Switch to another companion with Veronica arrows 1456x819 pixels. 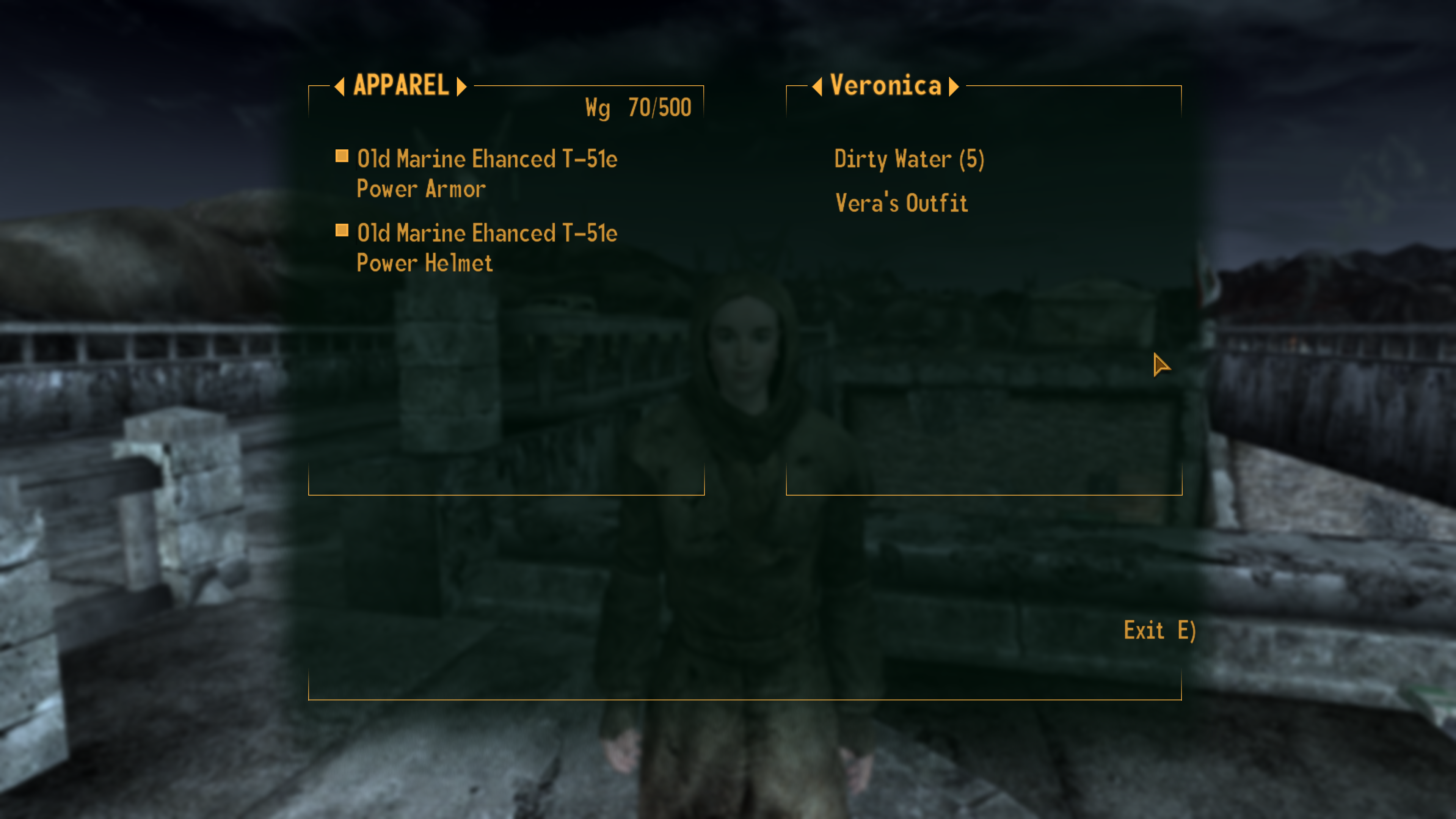click(954, 86)
